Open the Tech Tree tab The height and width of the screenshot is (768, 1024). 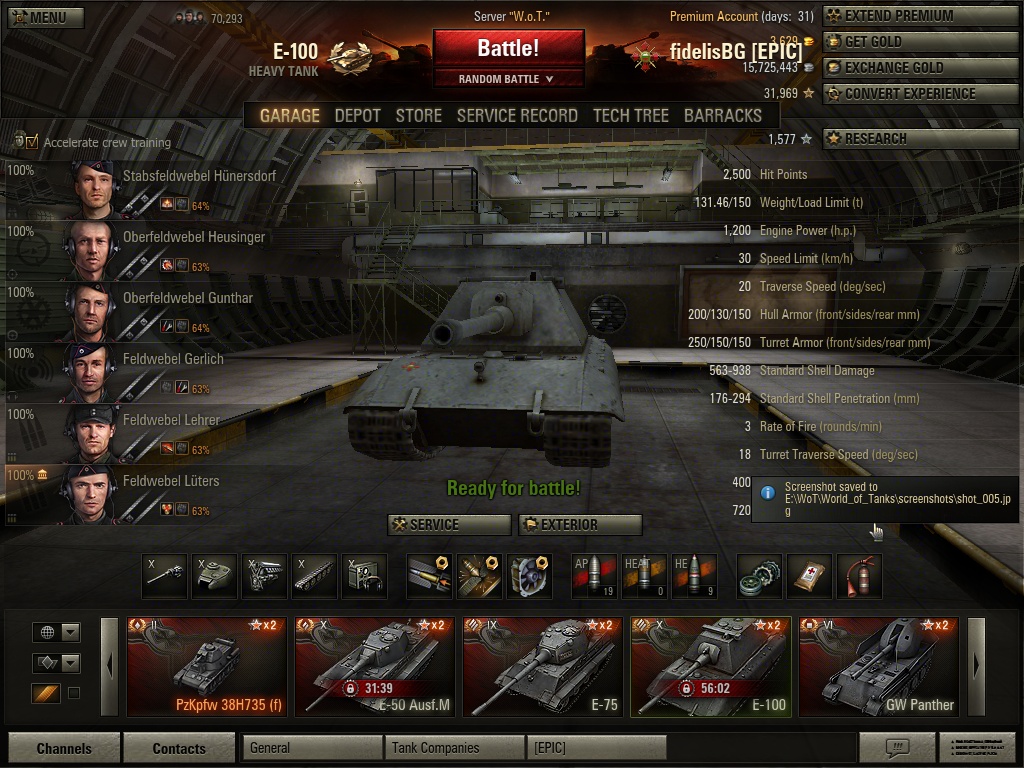630,115
